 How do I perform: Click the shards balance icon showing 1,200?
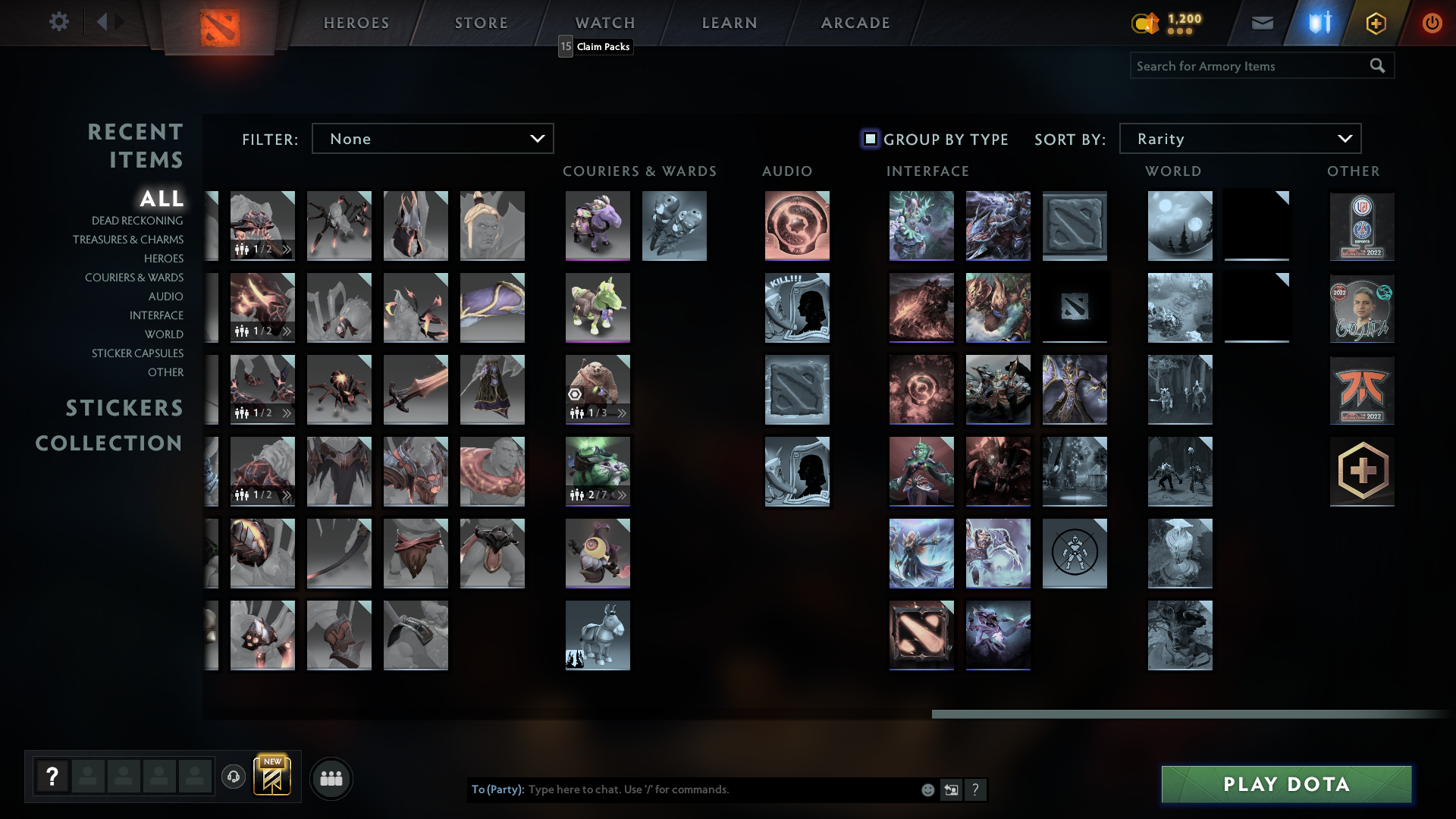(1146, 24)
